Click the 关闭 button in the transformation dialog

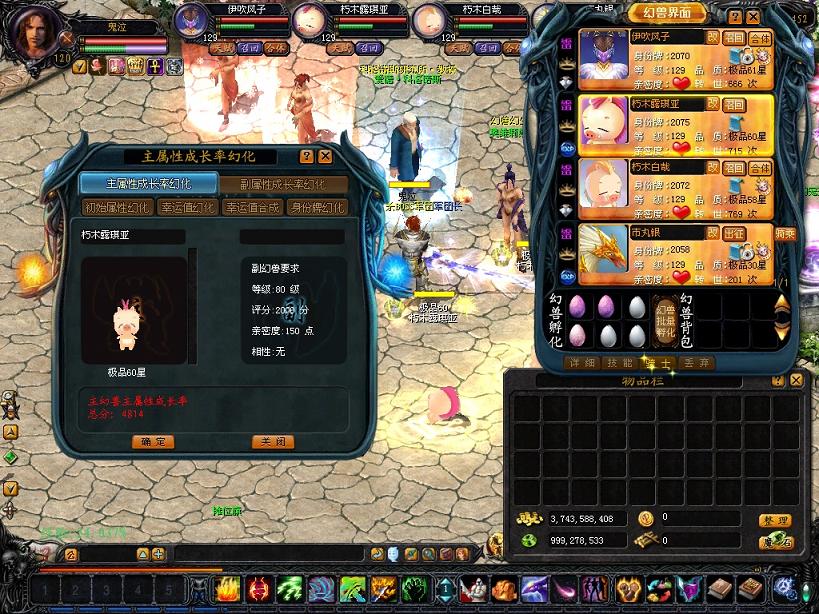(273, 442)
